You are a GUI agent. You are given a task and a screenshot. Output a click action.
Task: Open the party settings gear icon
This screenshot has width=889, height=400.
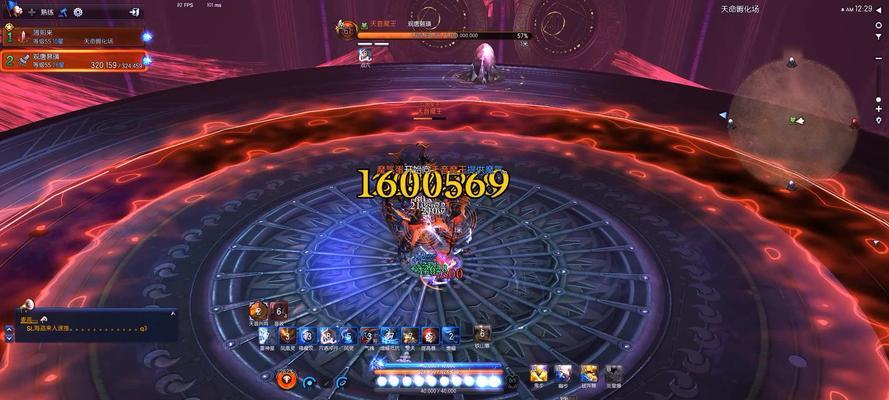(78, 12)
